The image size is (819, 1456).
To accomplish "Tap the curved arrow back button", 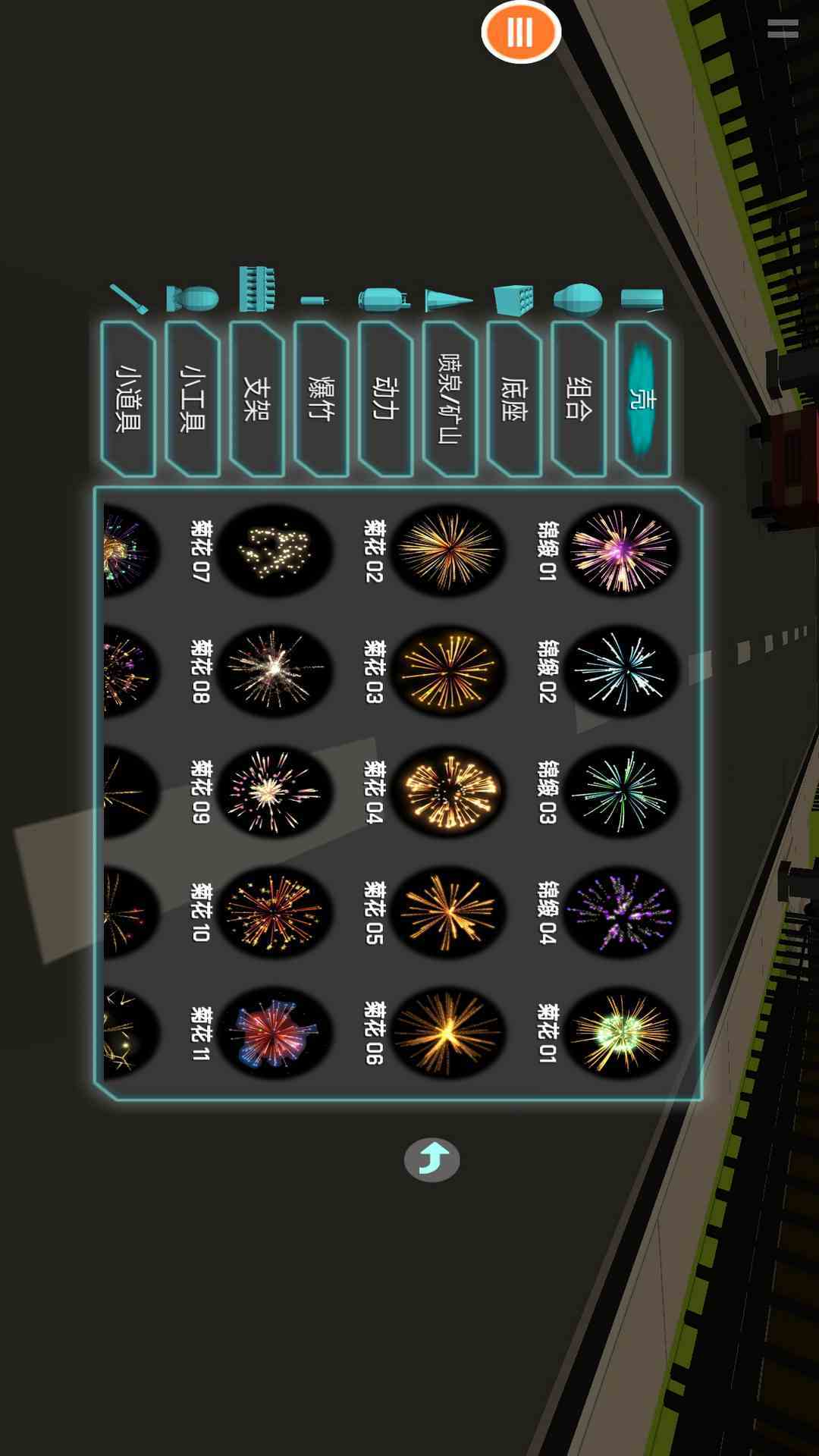I will click(x=431, y=1159).
